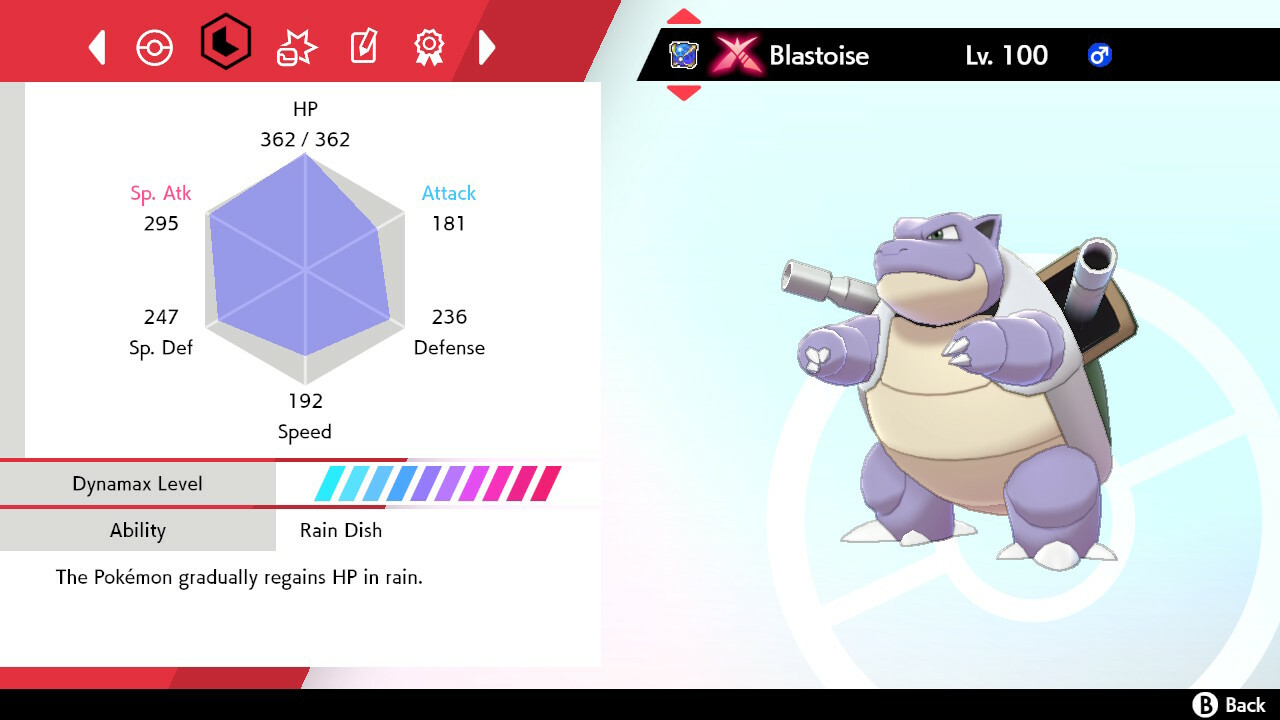Viewport: 1280px width, 720px height.
Task: Expand the Ability row showing Rain Dish
Action: click(x=138, y=530)
